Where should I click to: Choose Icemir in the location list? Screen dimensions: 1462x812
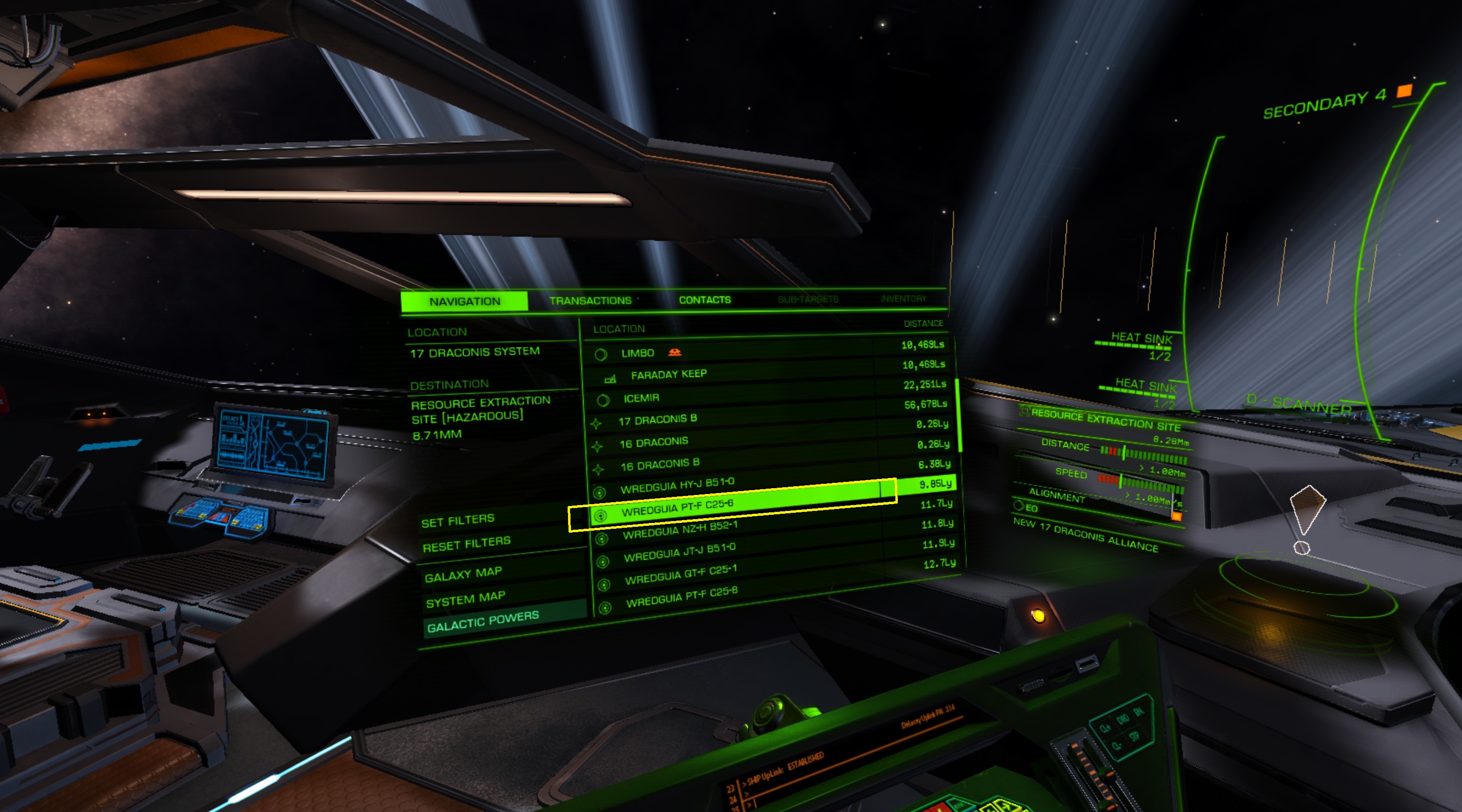coord(642,398)
